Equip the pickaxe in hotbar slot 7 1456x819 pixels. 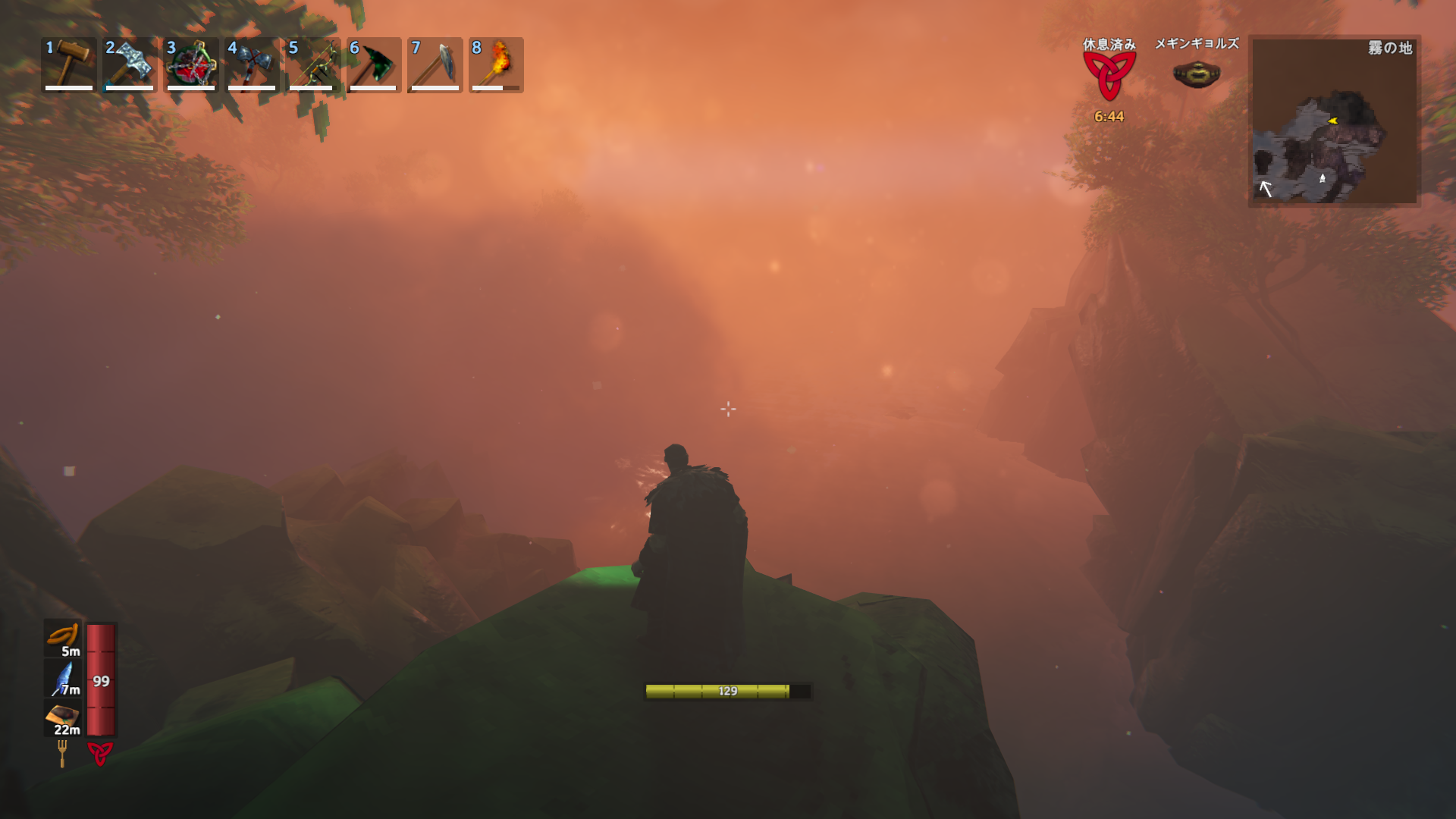435,64
